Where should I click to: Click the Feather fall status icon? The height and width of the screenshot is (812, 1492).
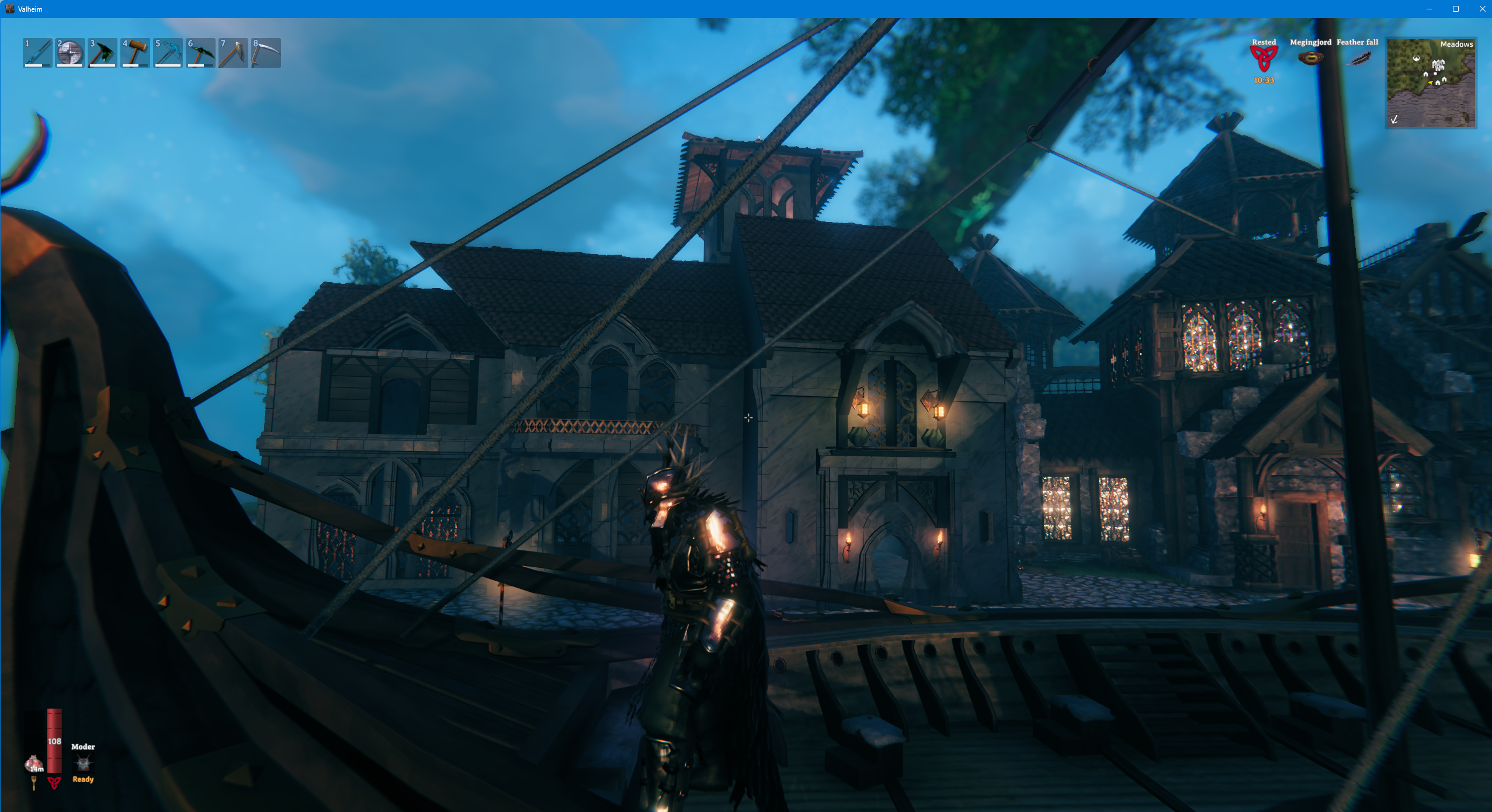(x=1358, y=58)
